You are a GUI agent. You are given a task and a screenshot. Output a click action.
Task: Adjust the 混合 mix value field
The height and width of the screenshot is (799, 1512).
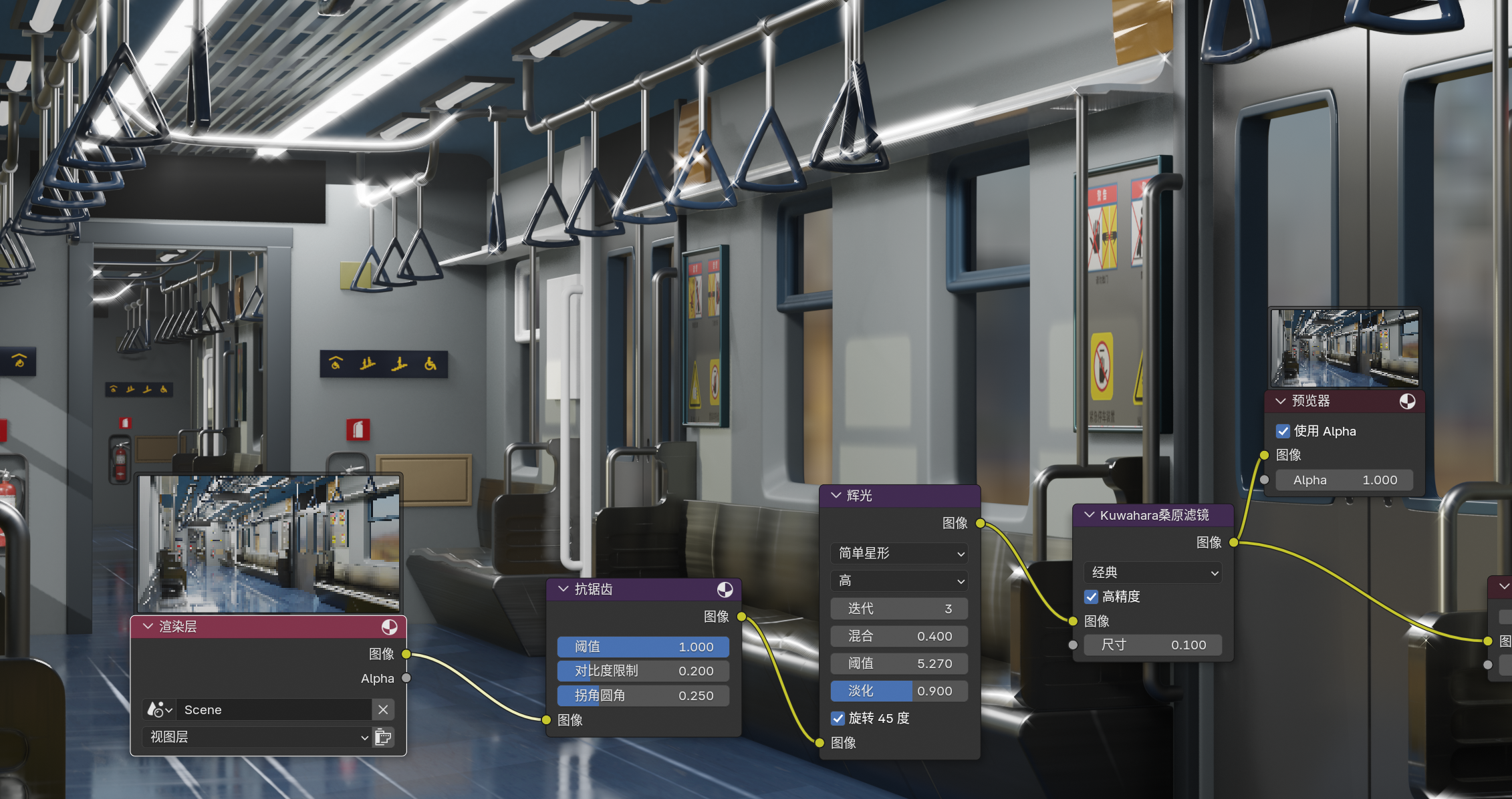coord(899,636)
